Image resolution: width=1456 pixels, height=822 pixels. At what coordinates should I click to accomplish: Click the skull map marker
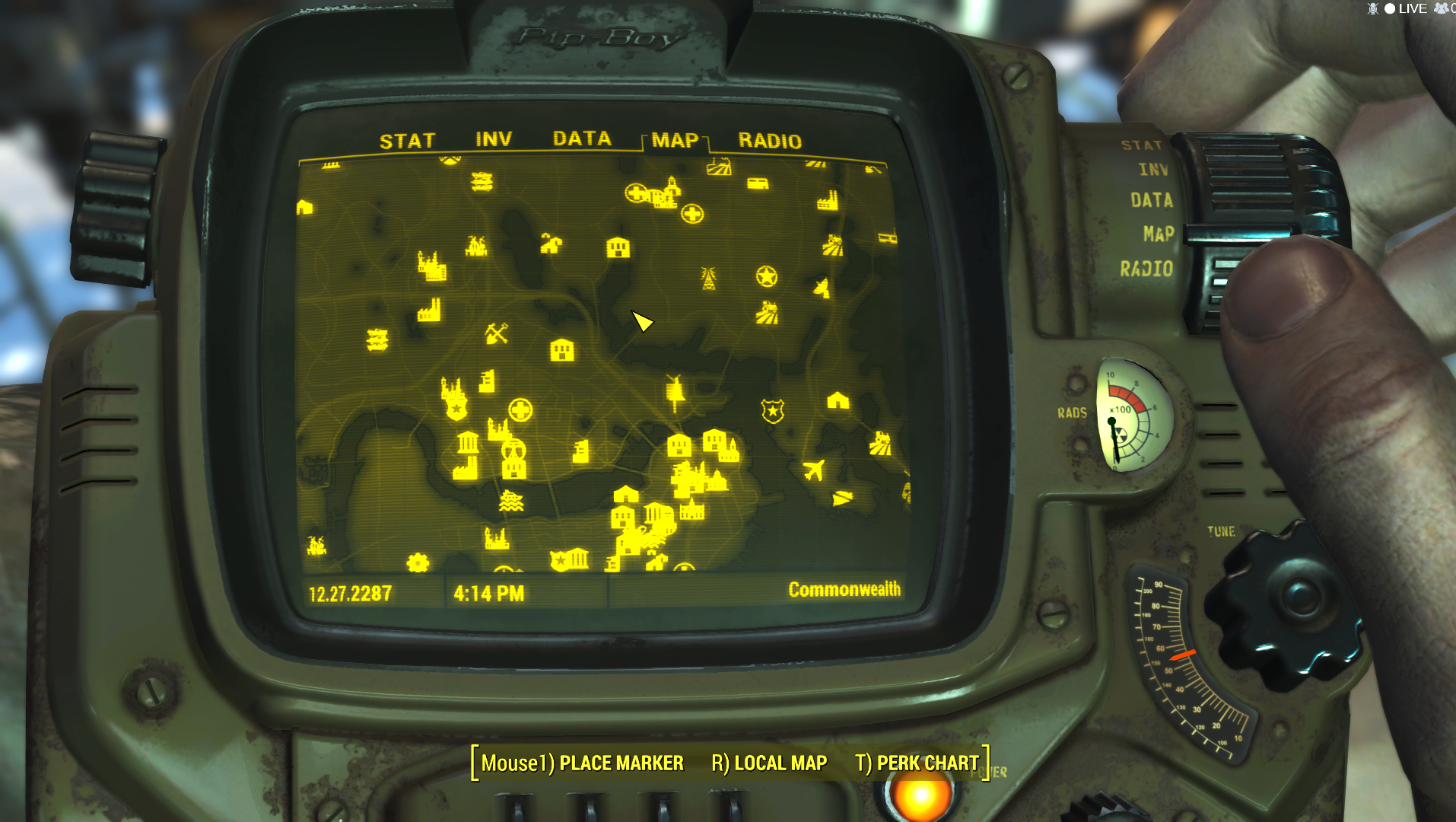514,451
